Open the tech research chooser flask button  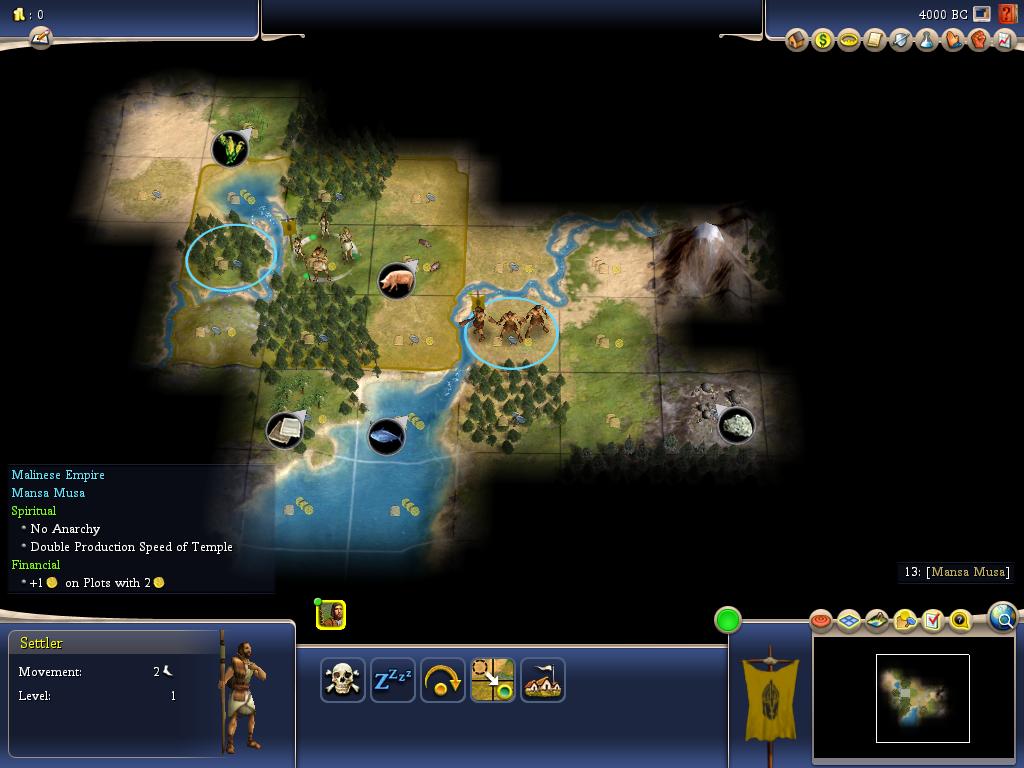point(40,38)
